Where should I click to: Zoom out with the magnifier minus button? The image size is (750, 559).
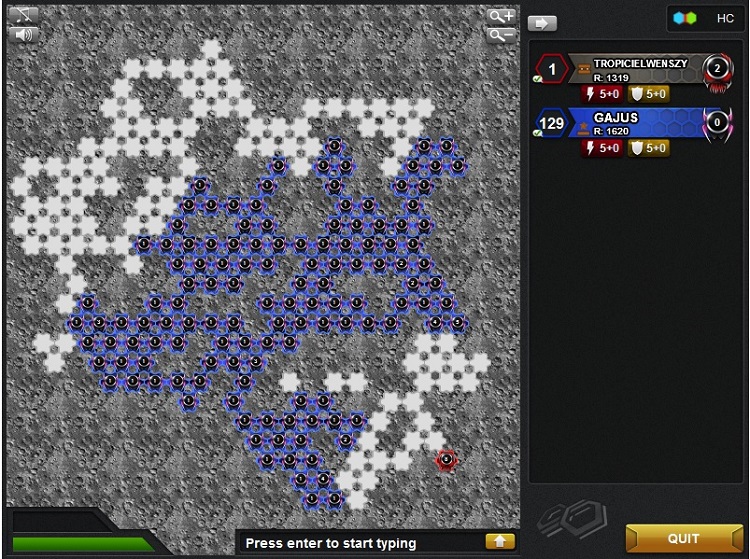pyautogui.click(x=502, y=35)
